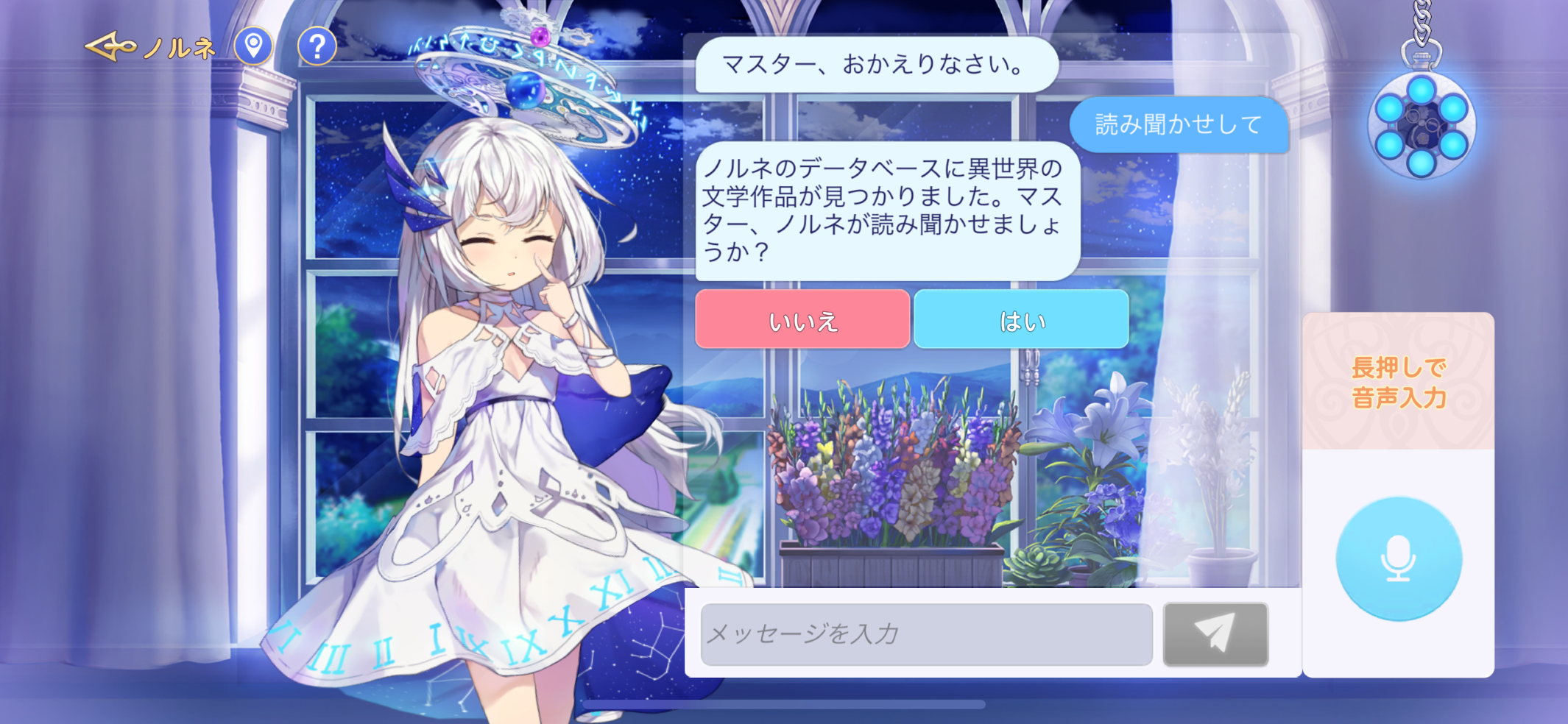The image size is (1568, 724).
Task: Tap the right glowing orb on the pendant
Action: [1452, 109]
